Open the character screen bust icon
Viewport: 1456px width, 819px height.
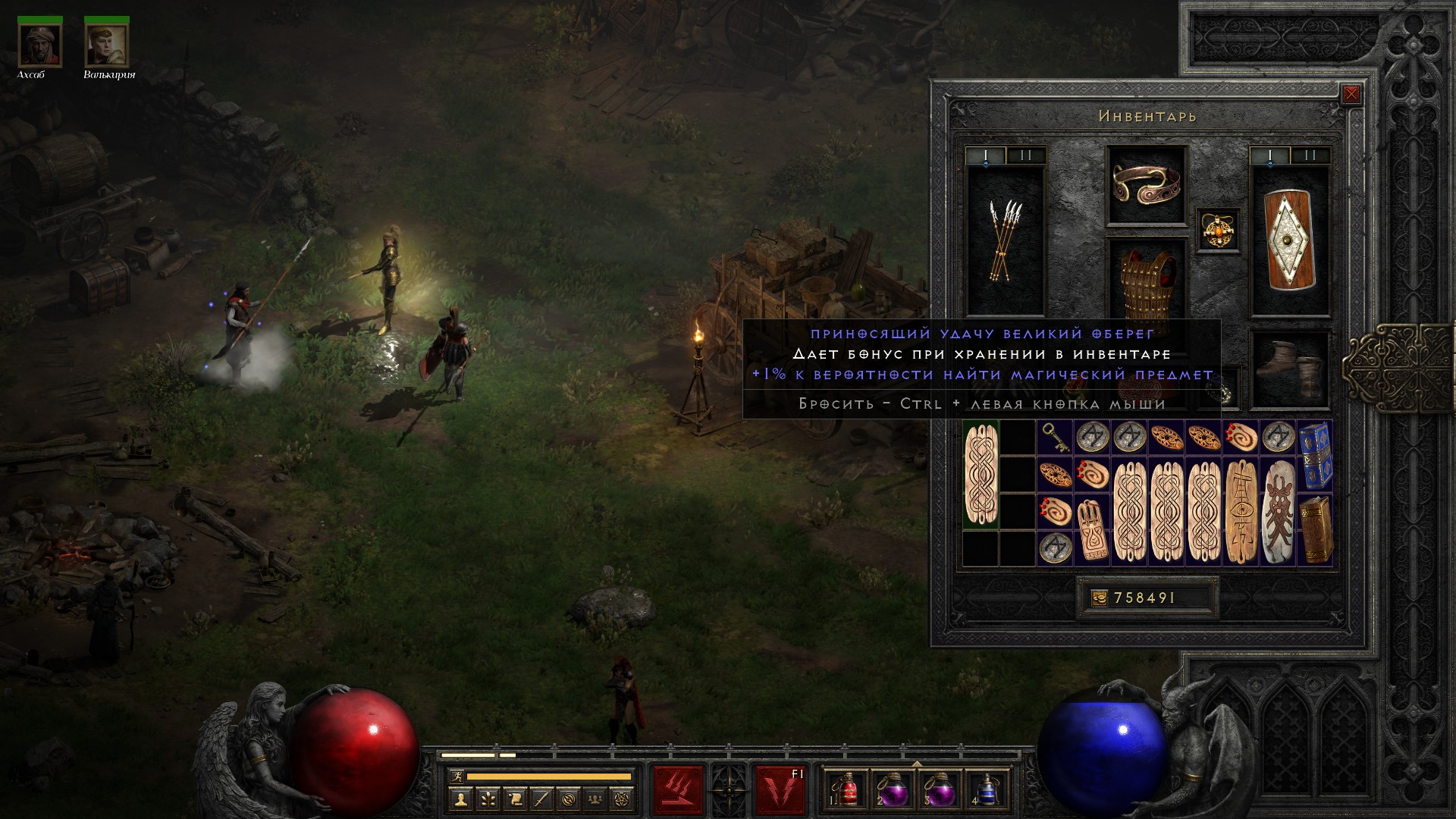(x=460, y=799)
